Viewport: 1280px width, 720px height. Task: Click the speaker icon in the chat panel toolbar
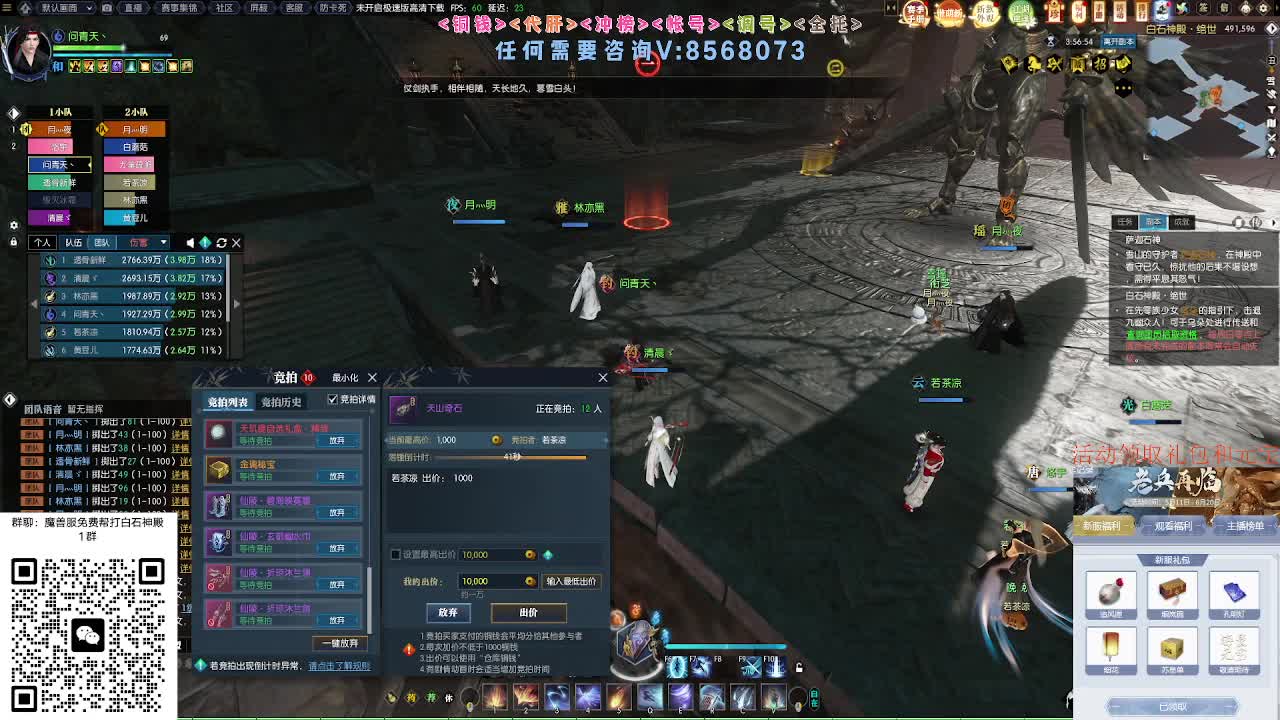pyautogui.click(x=190, y=242)
